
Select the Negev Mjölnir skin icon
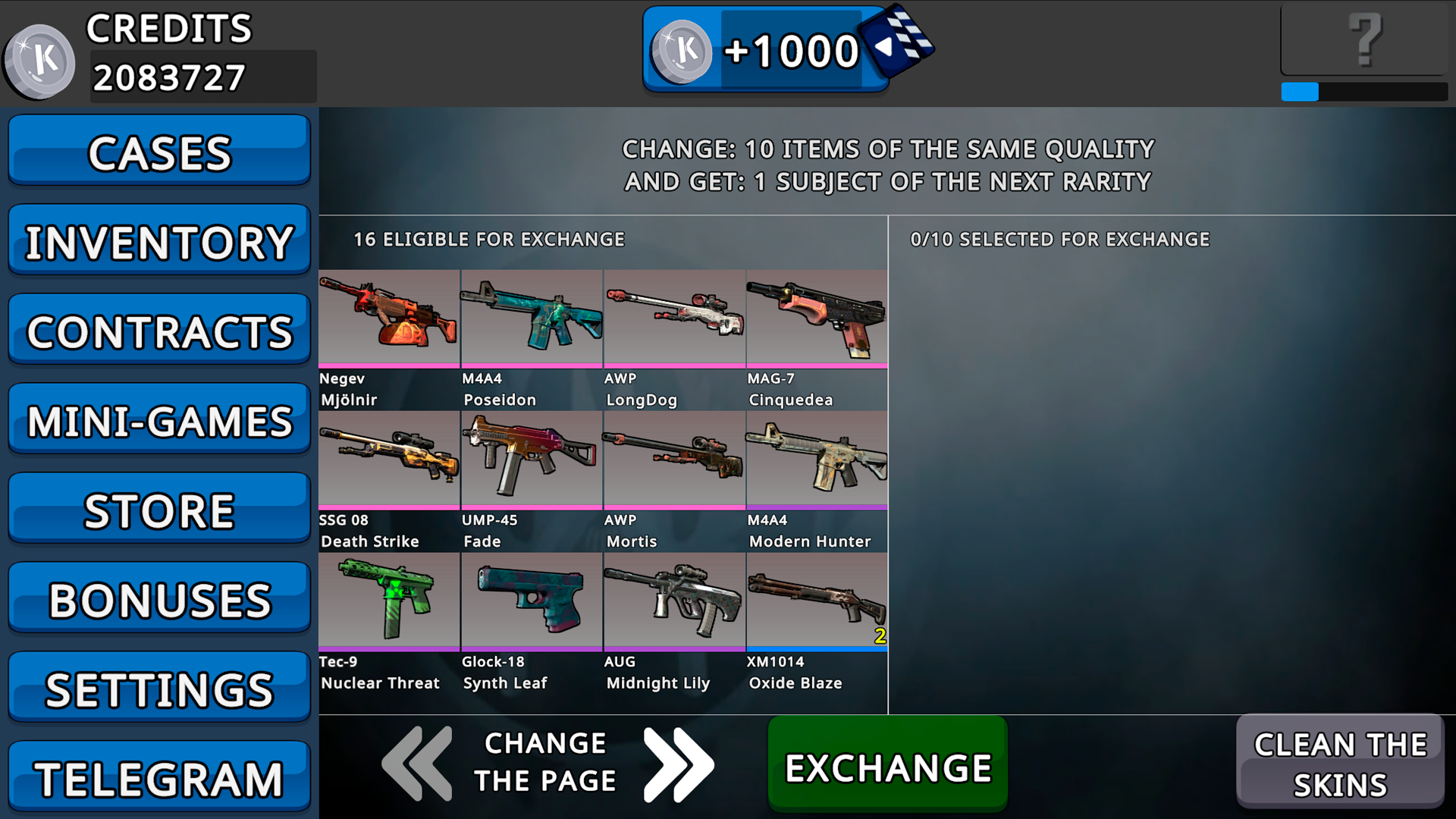[x=388, y=317]
